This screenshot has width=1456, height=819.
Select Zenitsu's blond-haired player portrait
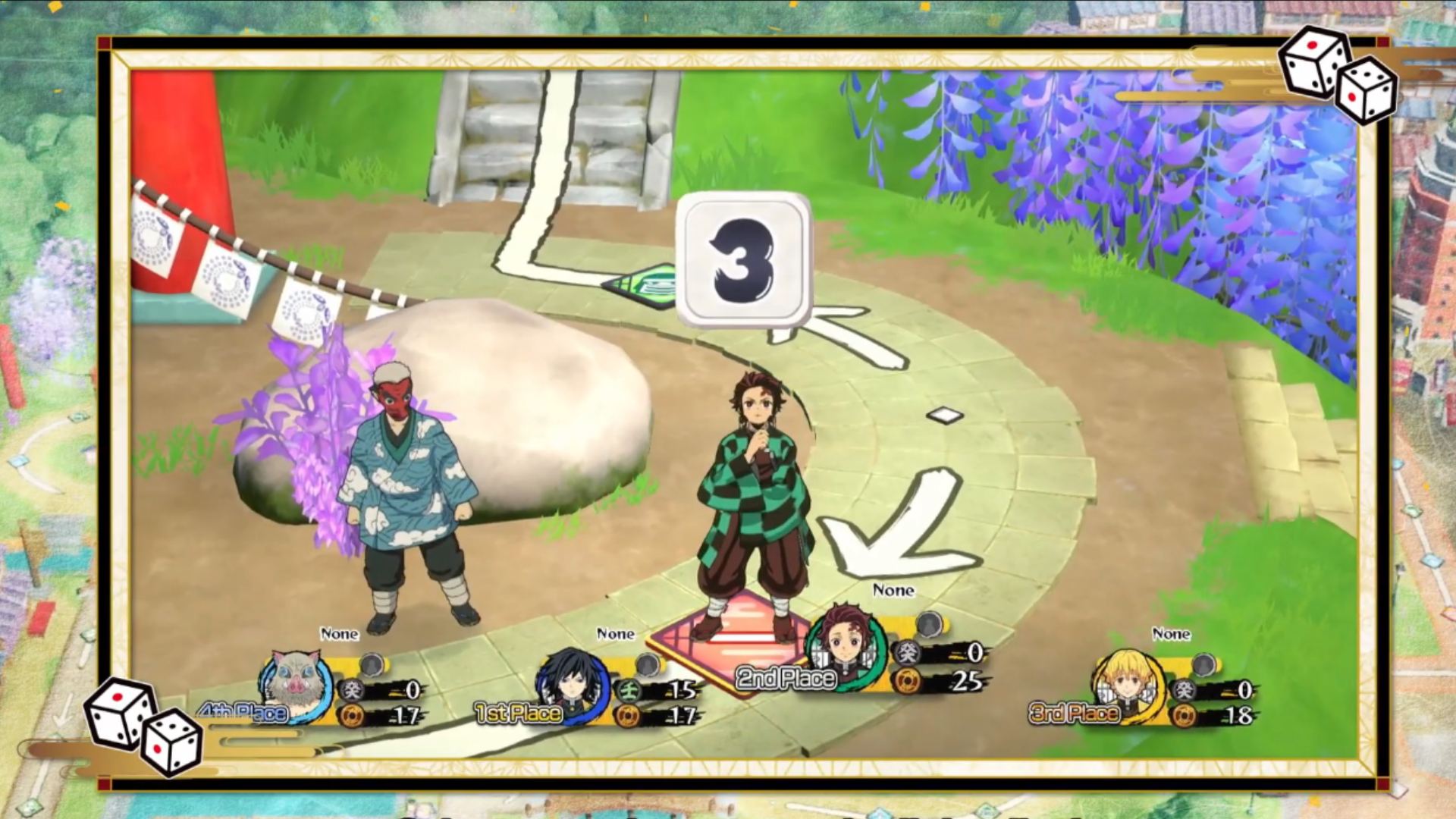point(1125,682)
